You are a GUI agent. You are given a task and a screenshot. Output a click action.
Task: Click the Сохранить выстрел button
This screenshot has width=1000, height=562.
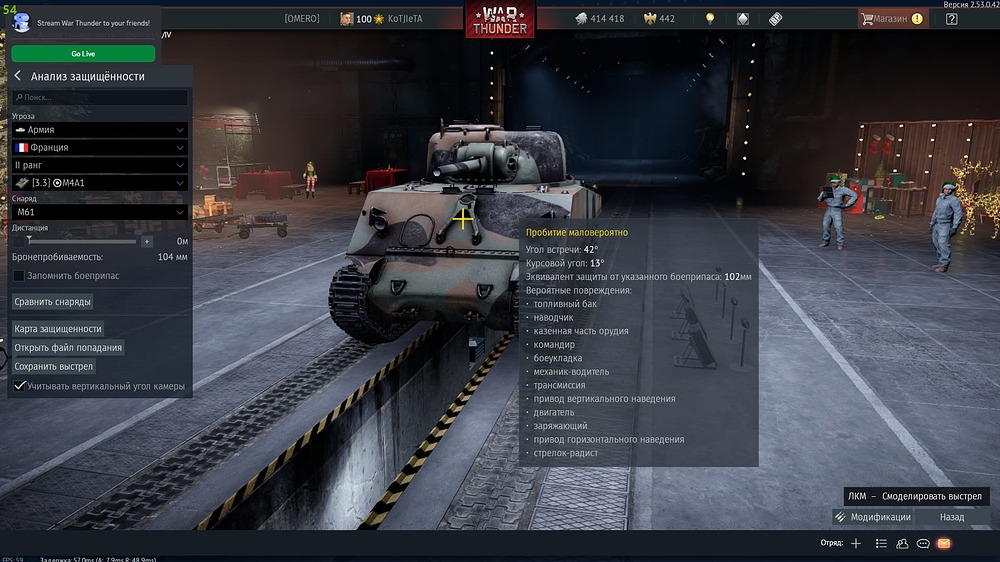pyautogui.click(x=54, y=366)
